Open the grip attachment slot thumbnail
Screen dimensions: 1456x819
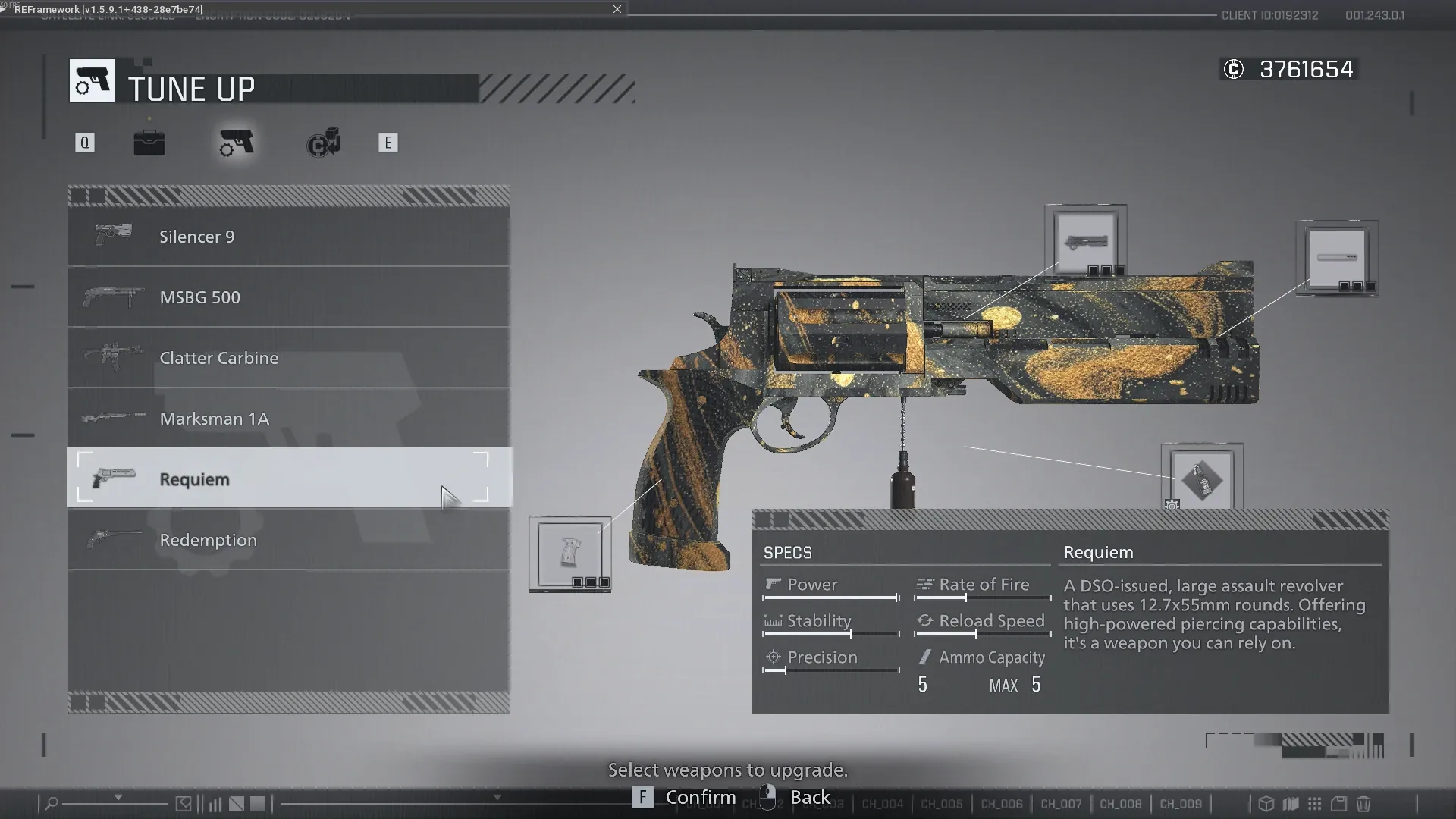(570, 552)
